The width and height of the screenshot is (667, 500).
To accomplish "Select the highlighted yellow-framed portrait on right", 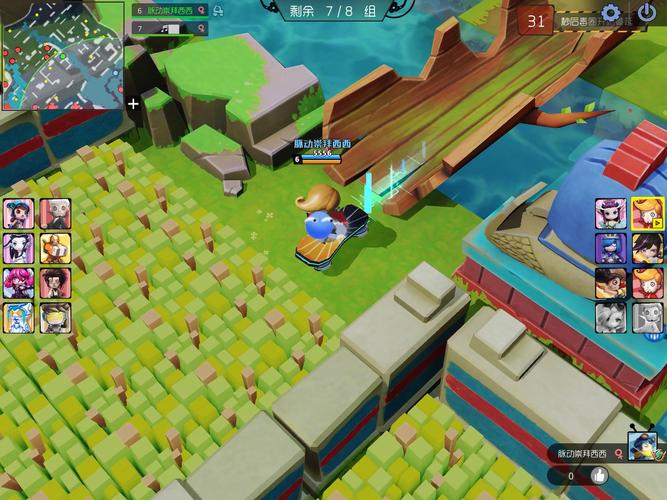I will click(647, 213).
